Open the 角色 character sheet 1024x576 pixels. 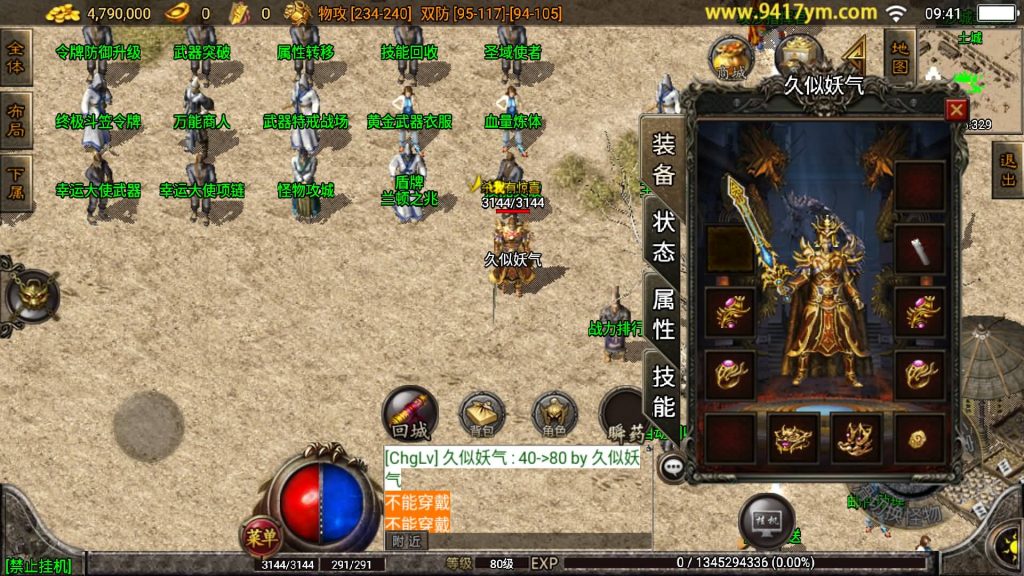pos(554,415)
